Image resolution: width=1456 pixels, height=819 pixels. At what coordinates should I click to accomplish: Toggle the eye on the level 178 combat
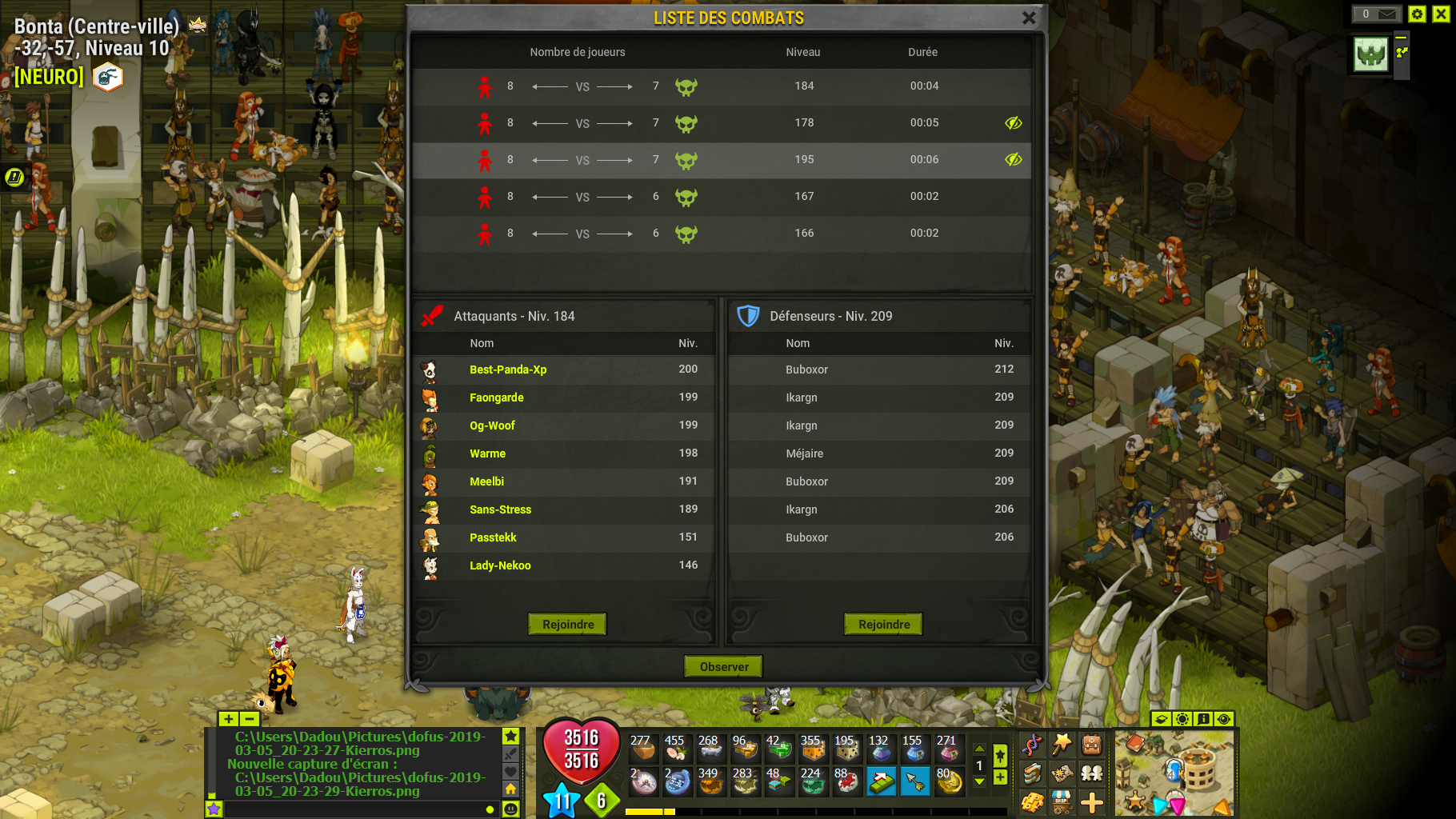pos(1013,123)
